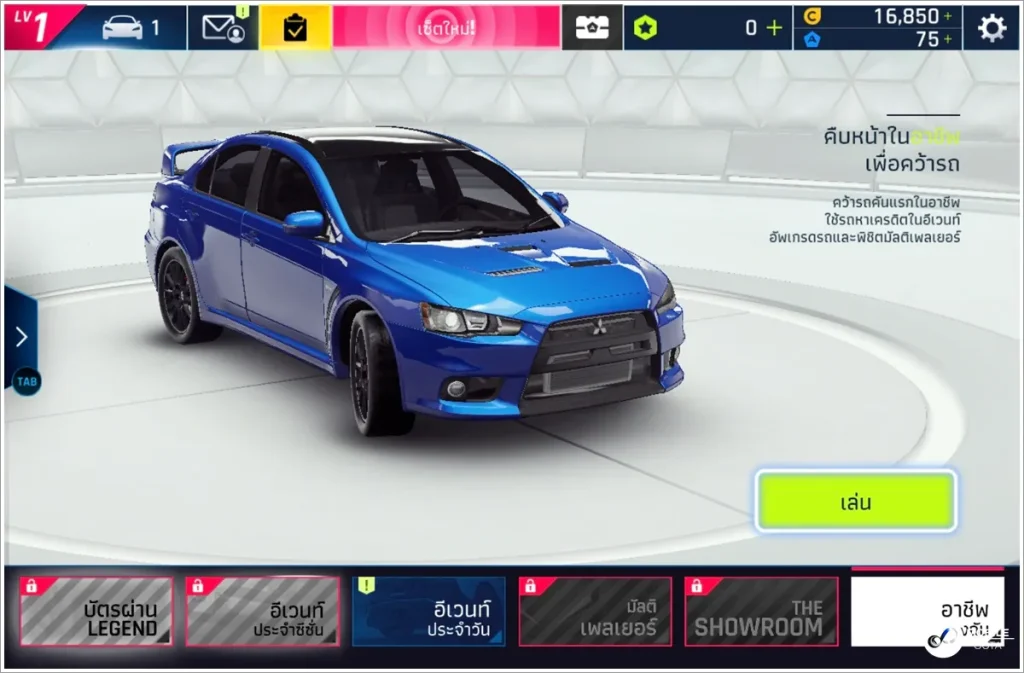Viewport: 1024px width, 673px height.
Task: Expand the left side panel arrow
Action: [x=21, y=337]
